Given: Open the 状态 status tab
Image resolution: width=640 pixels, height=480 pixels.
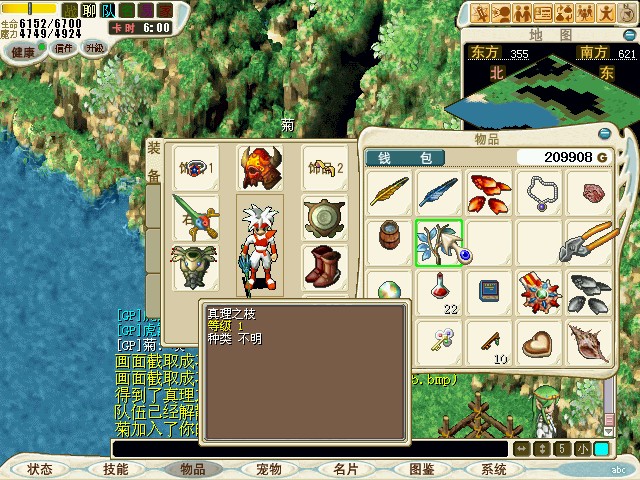Looking at the screenshot, I should pyautogui.click(x=40, y=468).
